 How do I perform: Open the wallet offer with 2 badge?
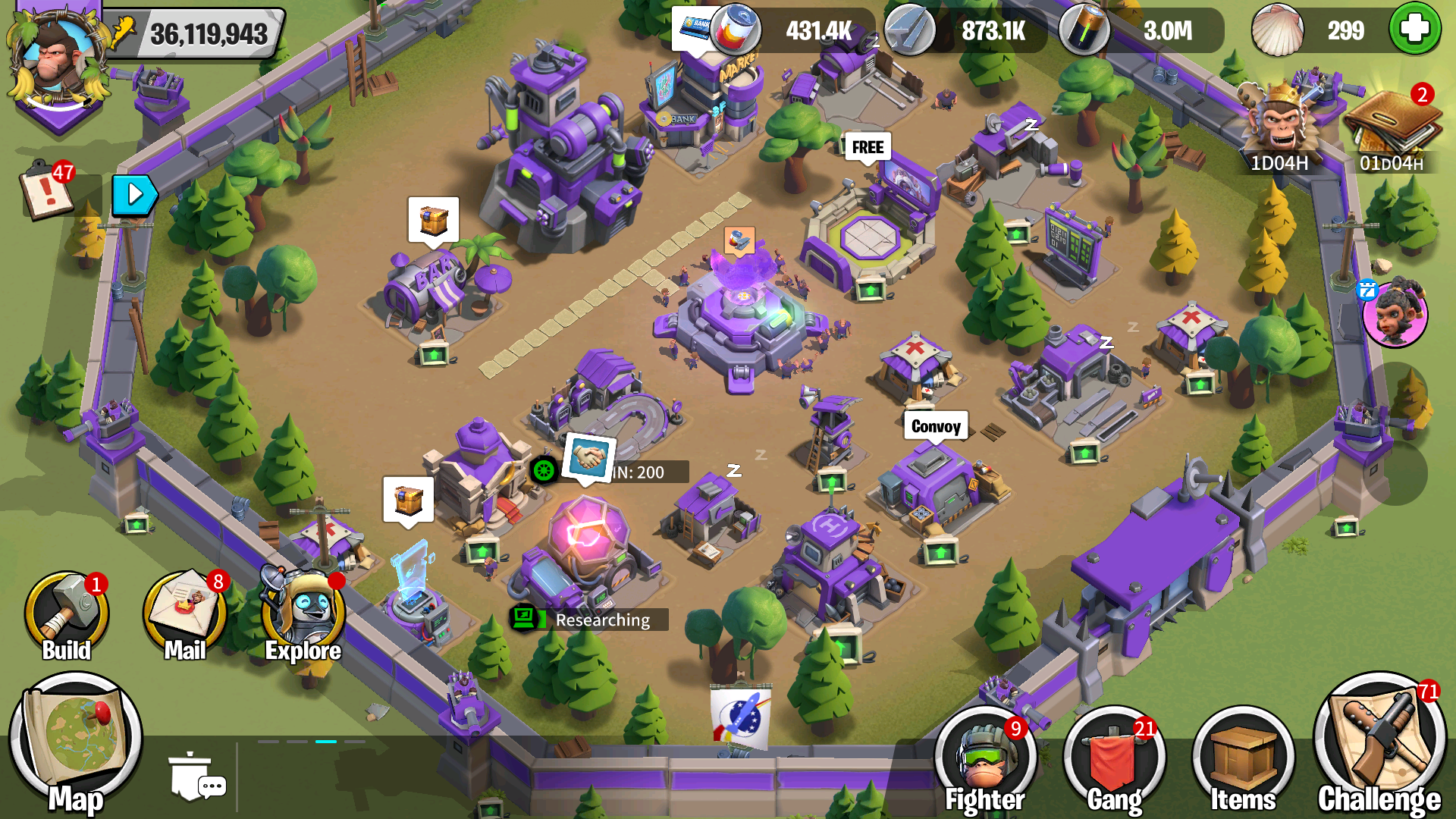(x=1392, y=125)
